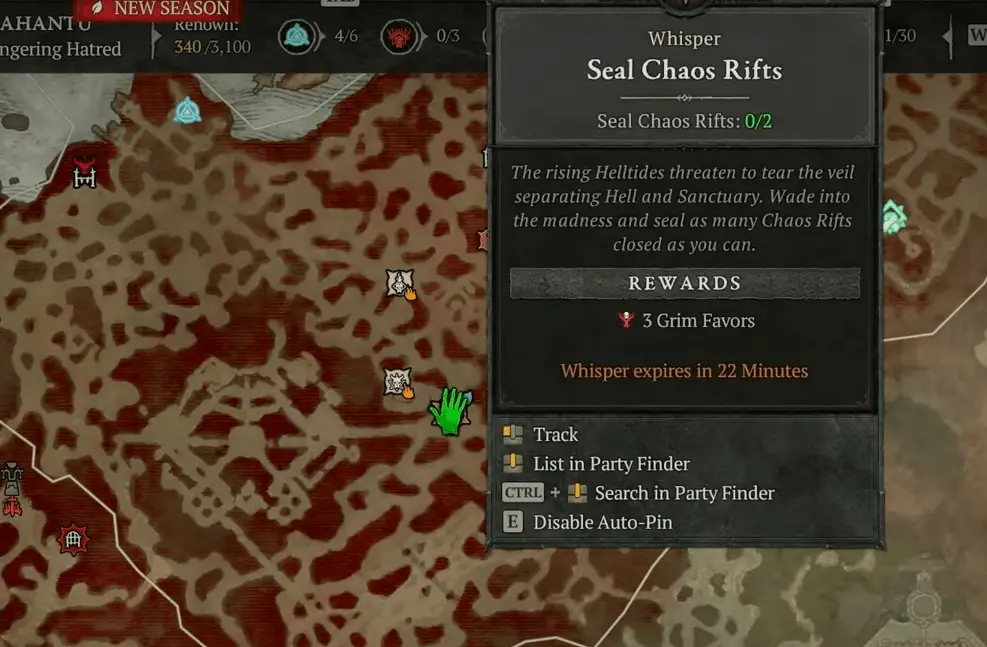Click the strongholds progress icon showing 0/3
The width and height of the screenshot is (987, 647).
(x=399, y=38)
